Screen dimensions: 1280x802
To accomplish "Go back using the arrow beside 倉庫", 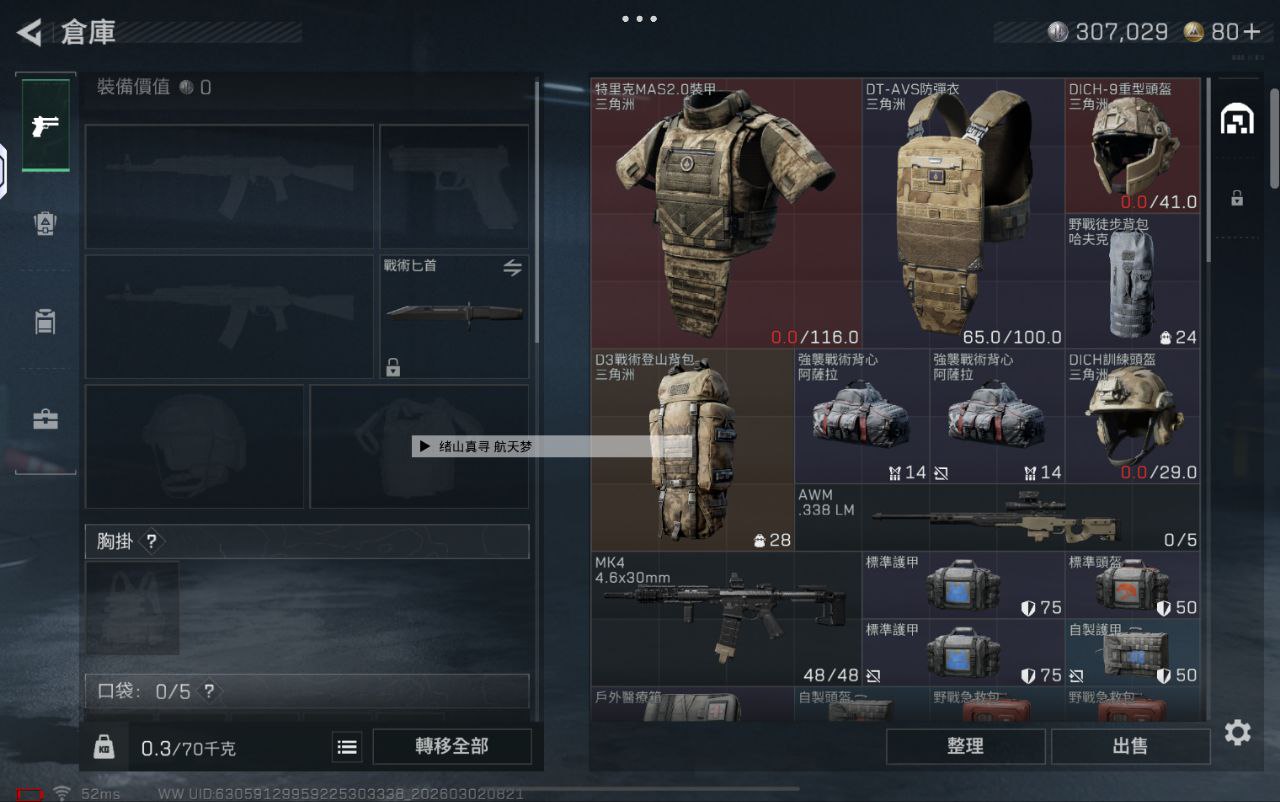I will pos(30,32).
